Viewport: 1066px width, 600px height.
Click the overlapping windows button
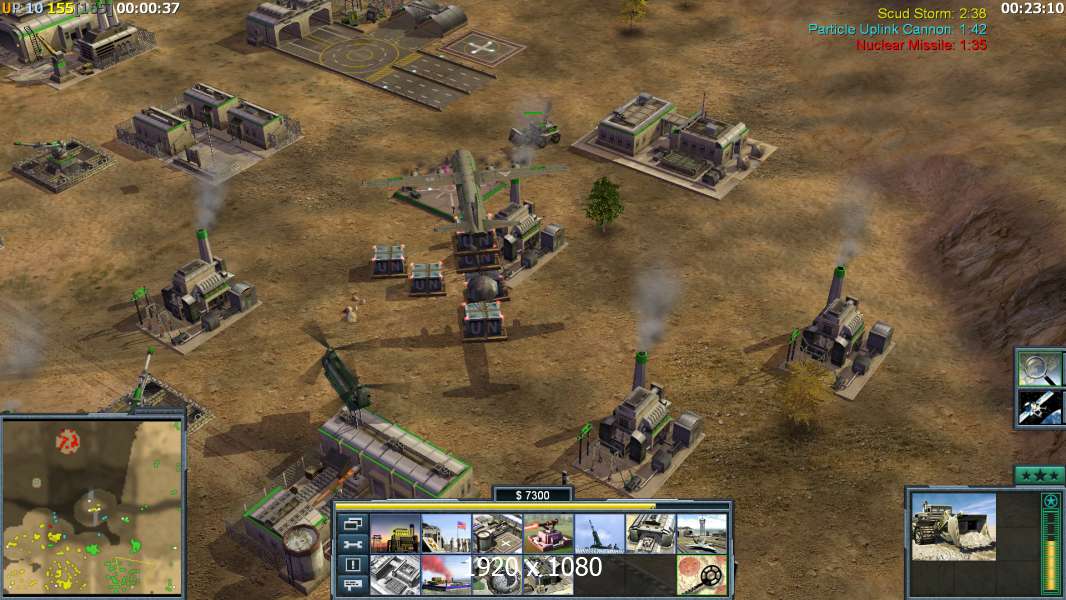pos(352,524)
